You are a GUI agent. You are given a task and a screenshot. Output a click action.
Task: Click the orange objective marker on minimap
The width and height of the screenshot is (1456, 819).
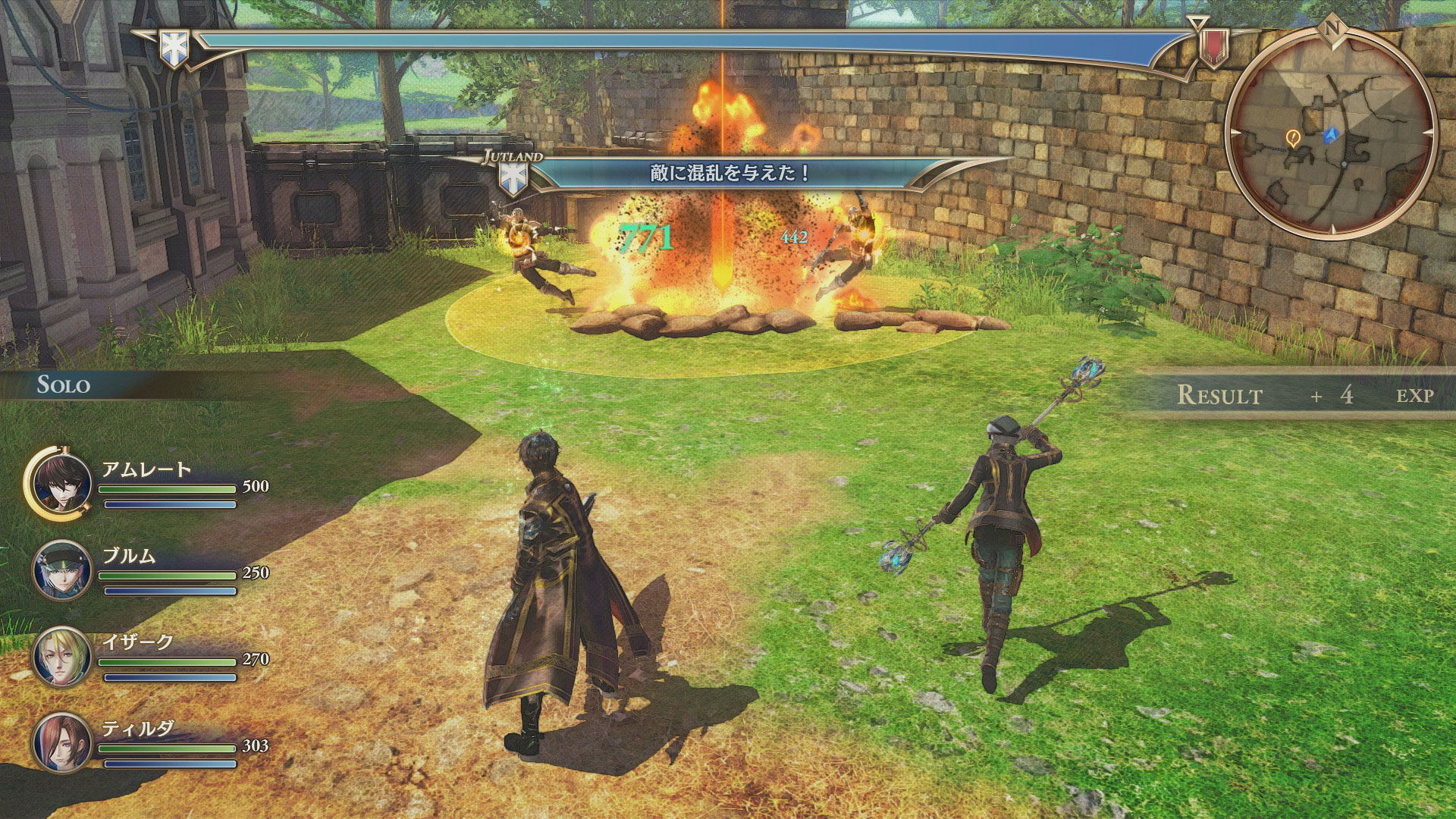1293,137
